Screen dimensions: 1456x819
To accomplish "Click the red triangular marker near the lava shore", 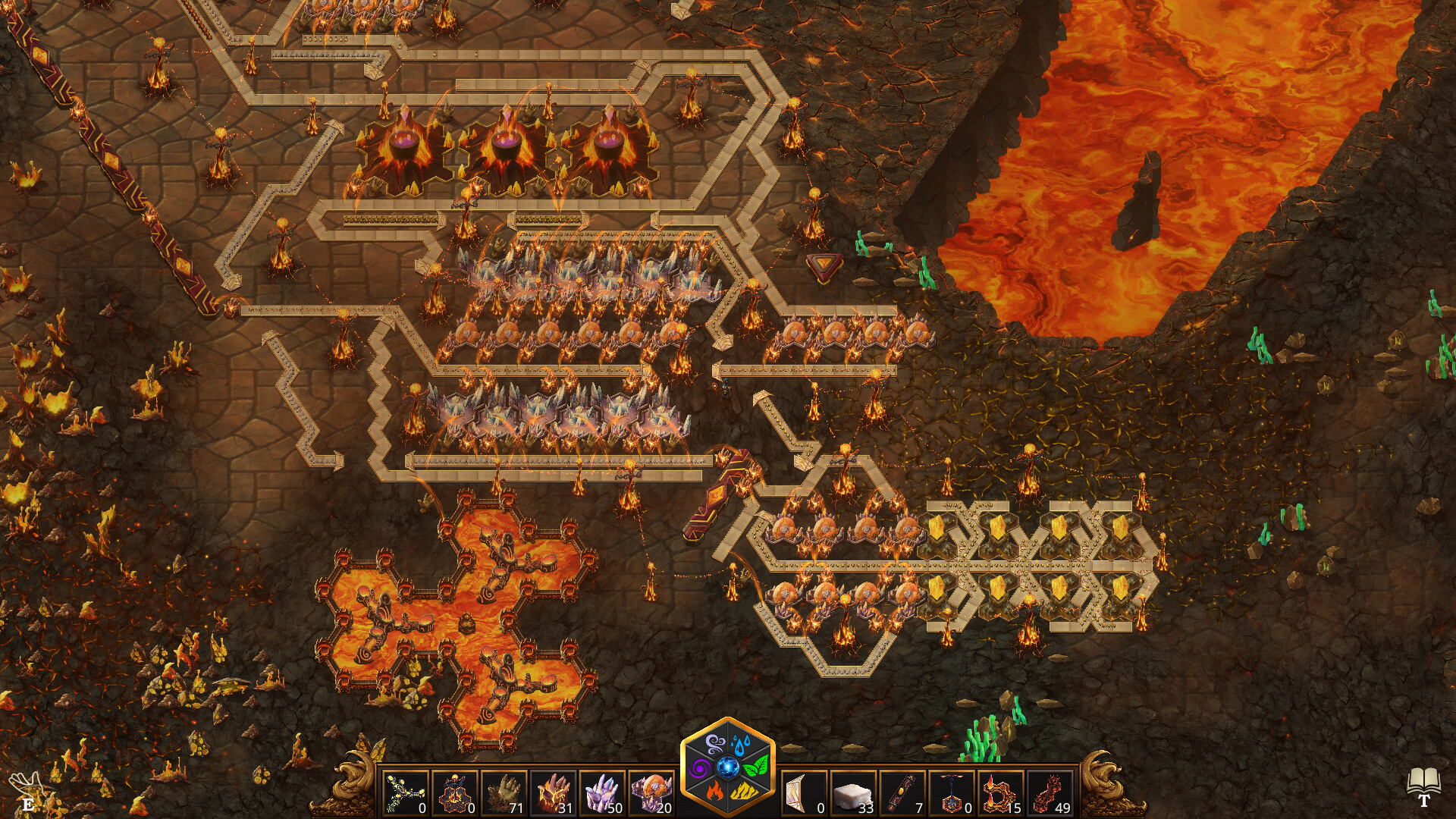I will 824,265.
